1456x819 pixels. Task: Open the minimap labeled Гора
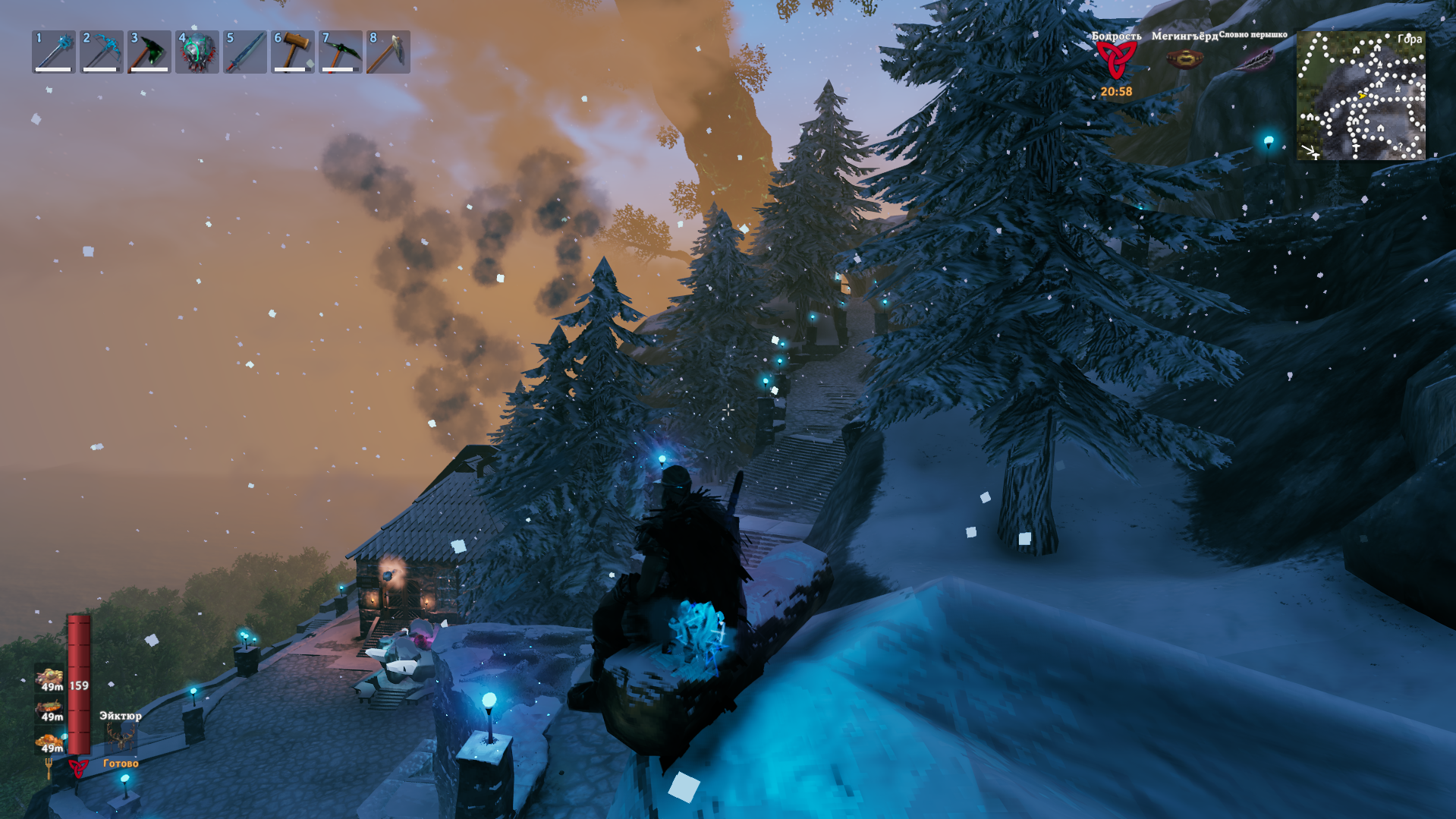[x=1360, y=96]
